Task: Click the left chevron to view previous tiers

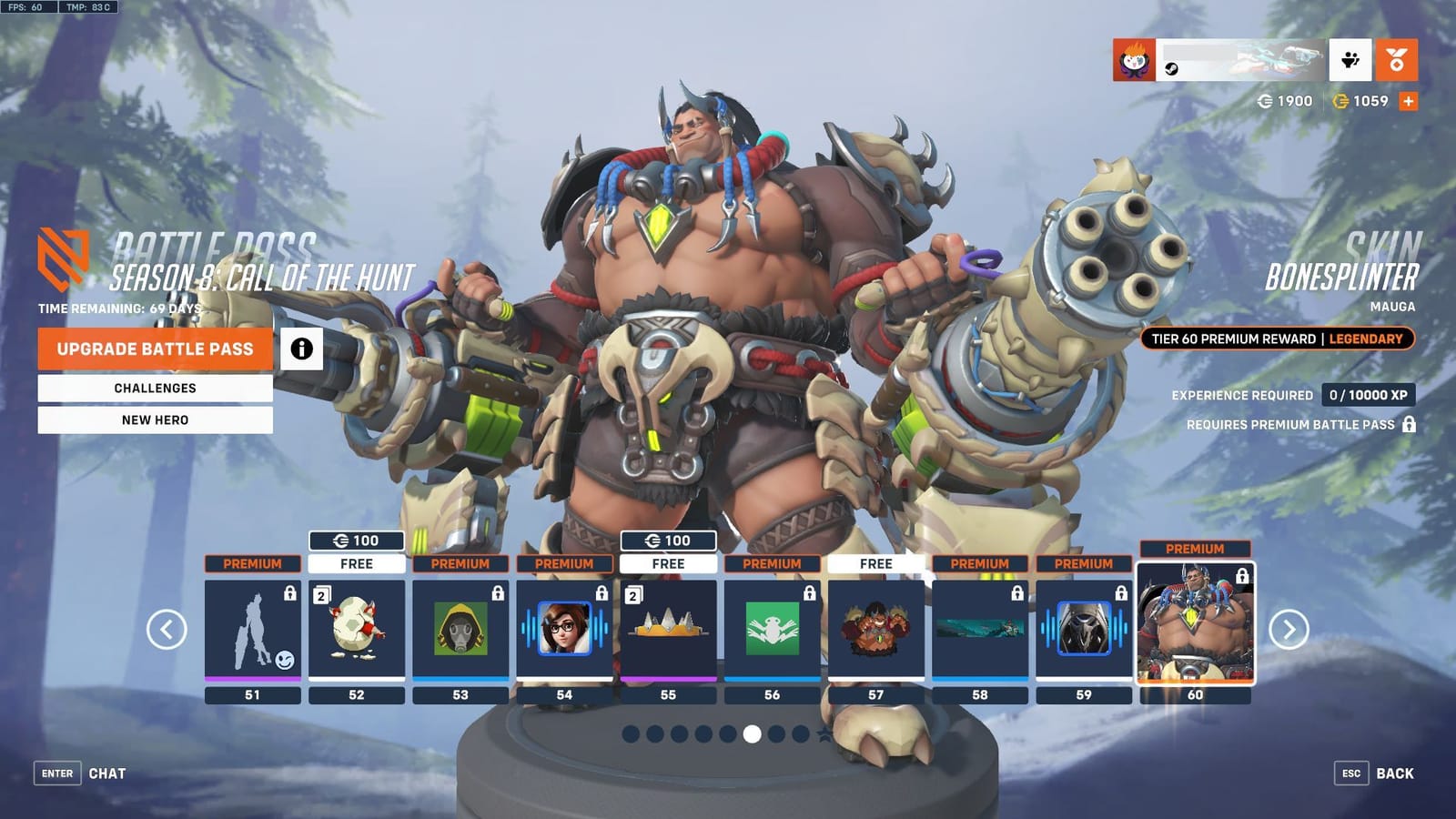Action: click(x=167, y=628)
